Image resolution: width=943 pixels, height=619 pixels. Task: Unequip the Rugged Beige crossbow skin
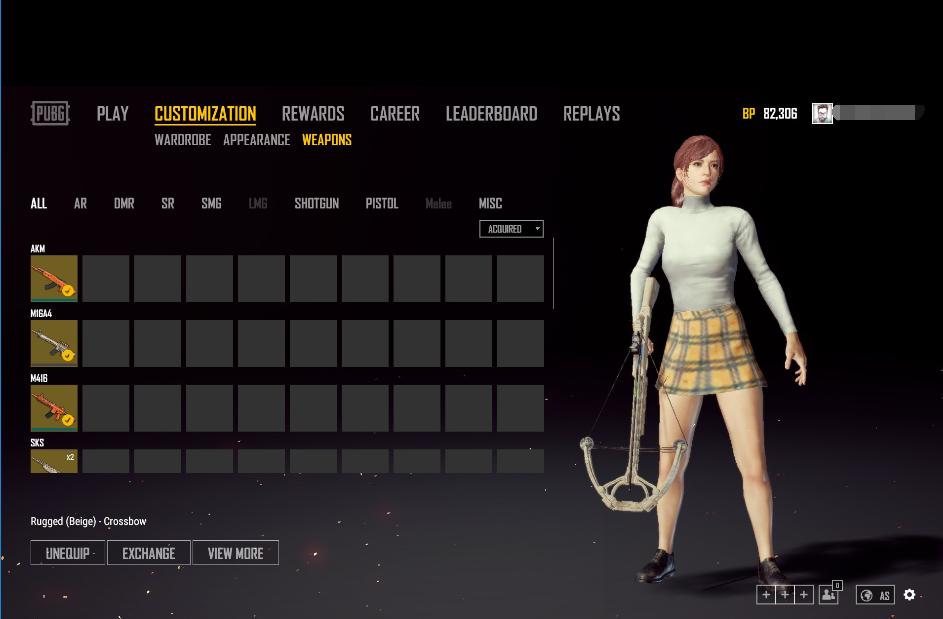[x=68, y=553]
